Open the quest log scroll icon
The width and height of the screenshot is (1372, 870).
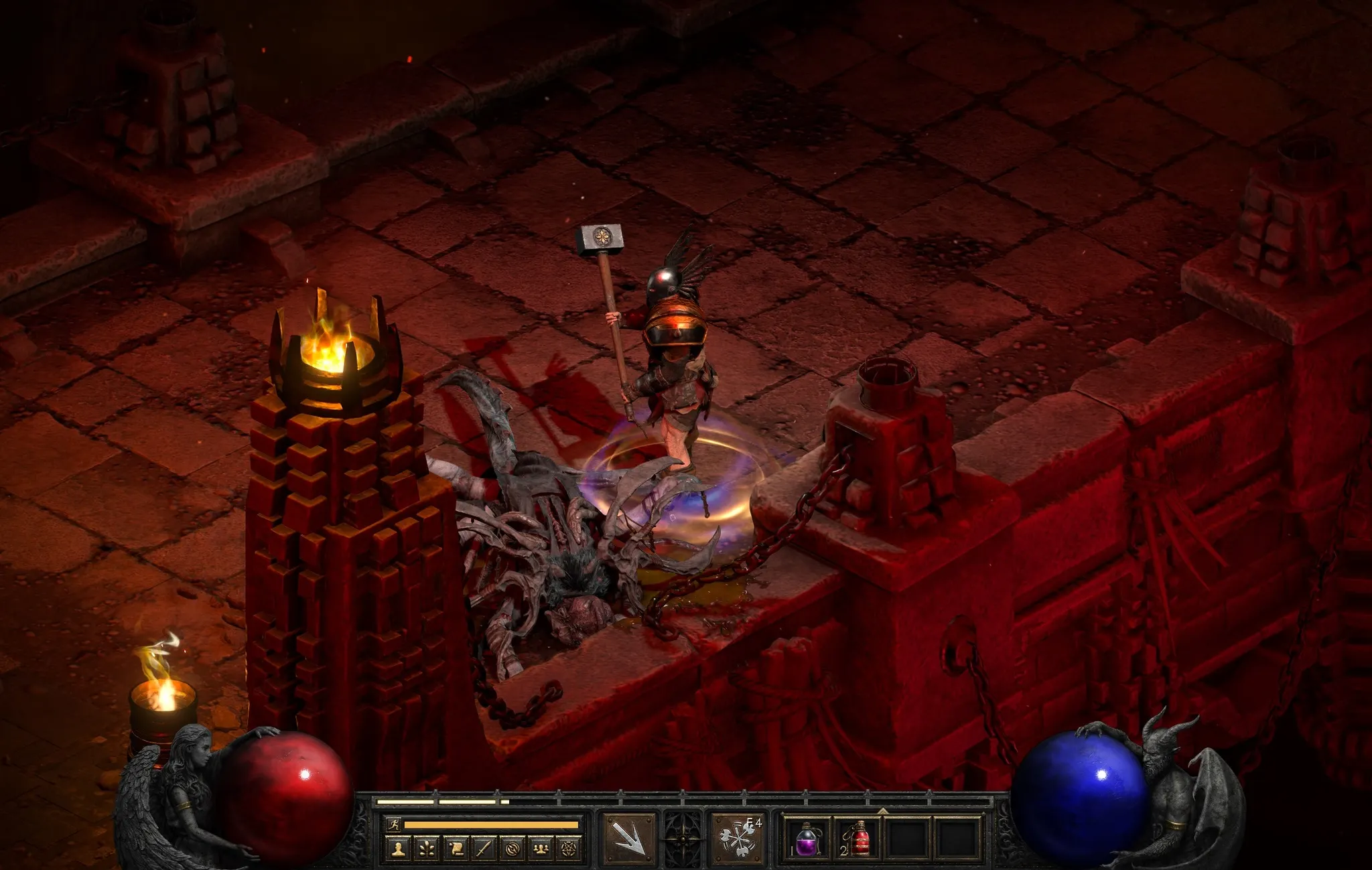coord(456,849)
